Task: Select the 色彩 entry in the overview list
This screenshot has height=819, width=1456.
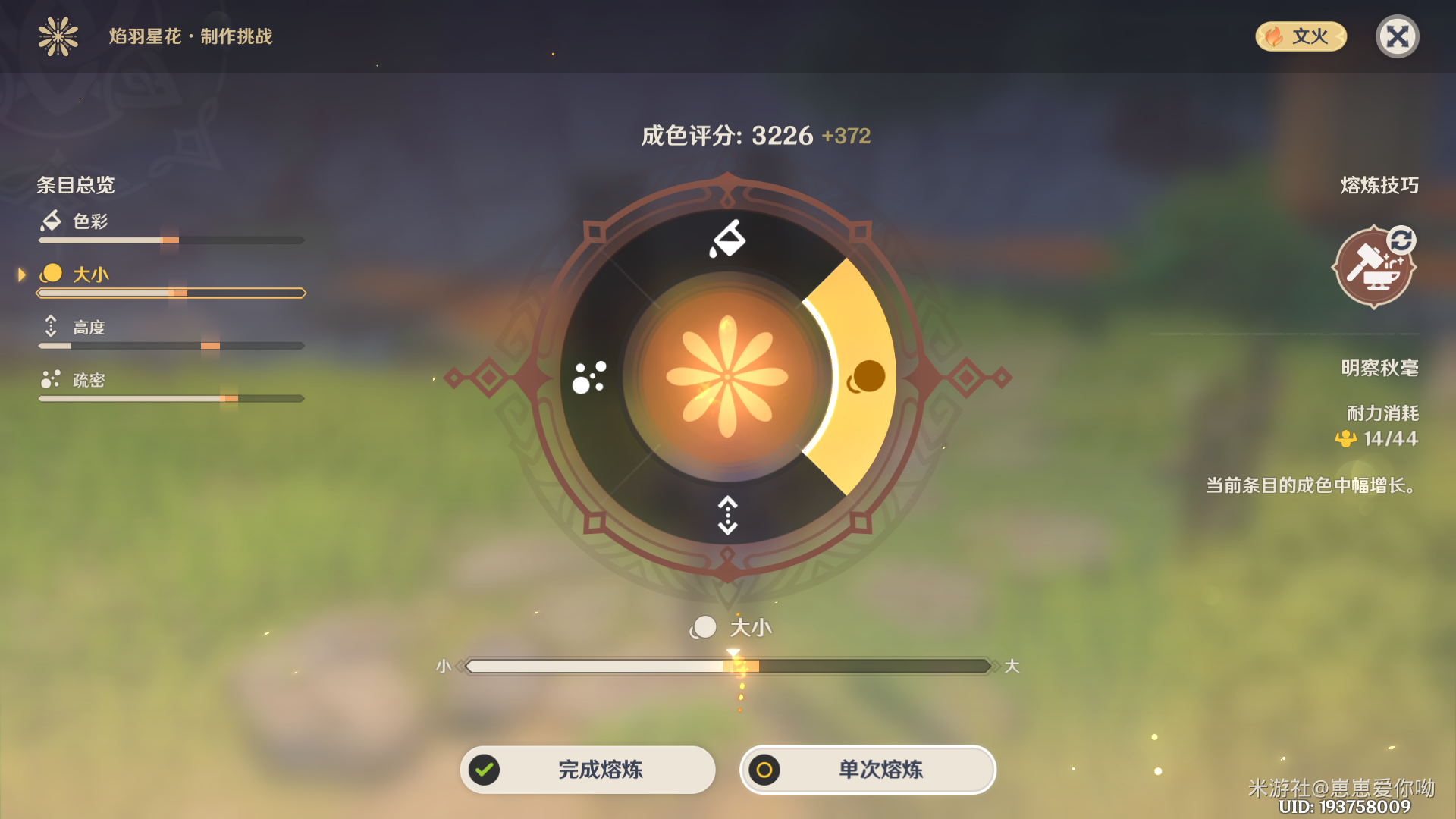Action: [x=91, y=221]
